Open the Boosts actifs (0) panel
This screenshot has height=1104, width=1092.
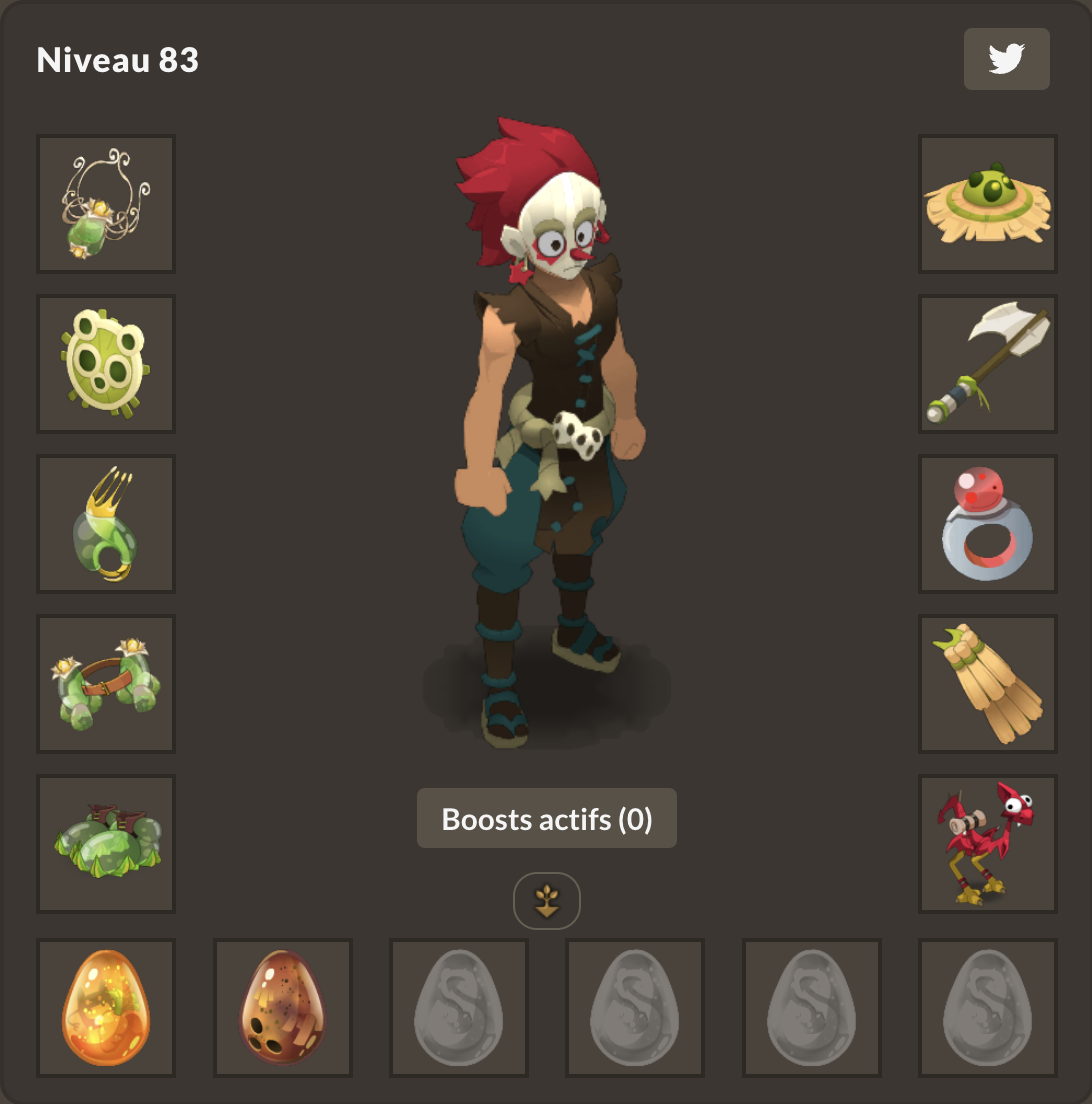coord(546,819)
